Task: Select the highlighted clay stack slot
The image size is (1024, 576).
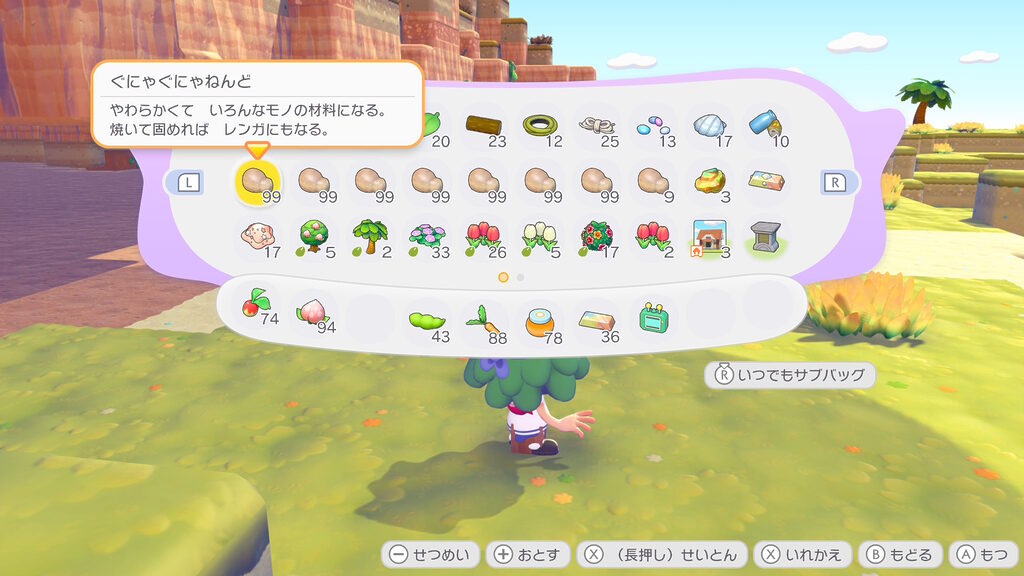Action: click(256, 181)
